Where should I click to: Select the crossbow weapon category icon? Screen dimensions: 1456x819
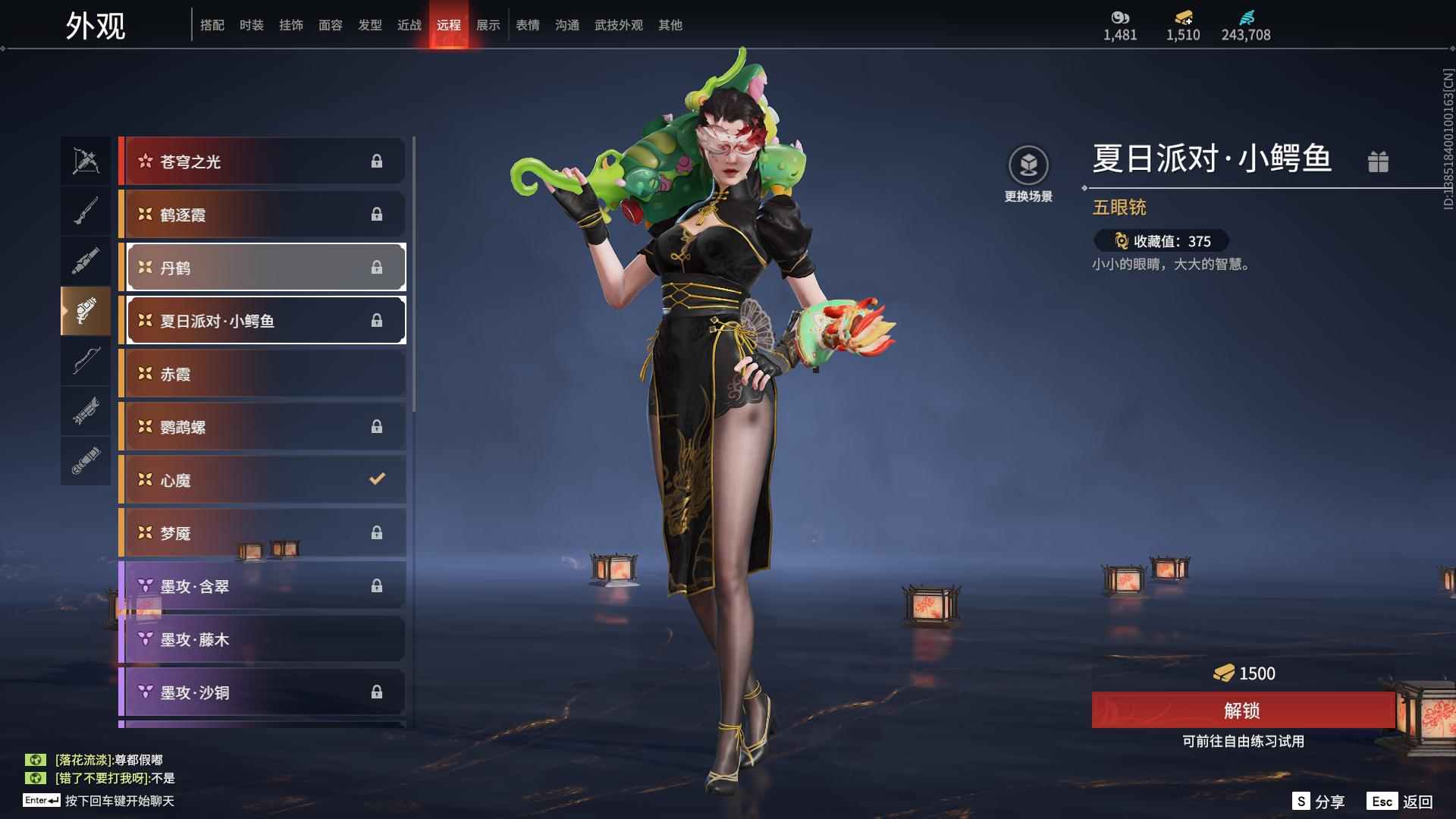click(86, 159)
